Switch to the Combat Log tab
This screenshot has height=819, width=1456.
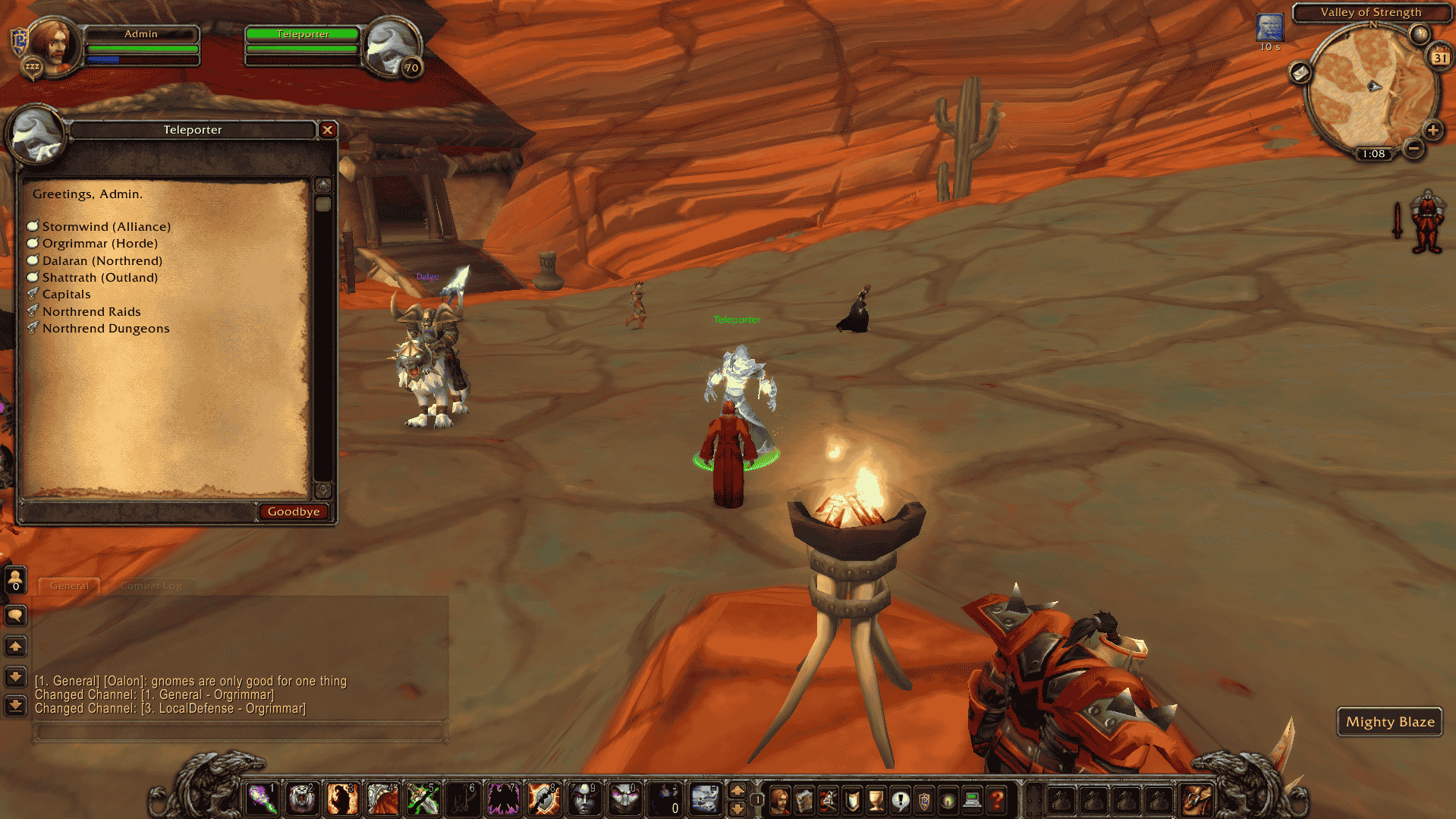tap(150, 585)
